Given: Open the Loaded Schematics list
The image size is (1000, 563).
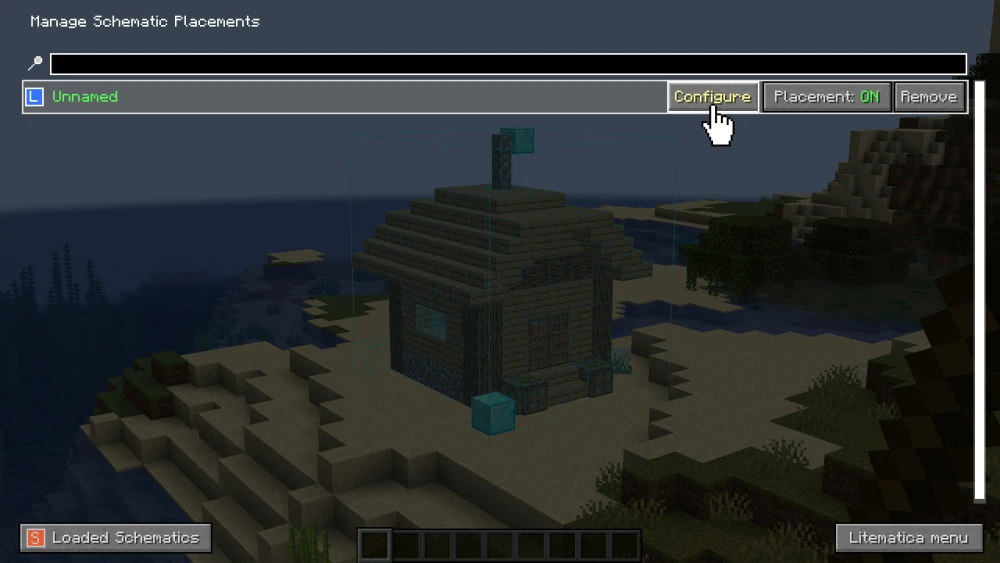Looking at the screenshot, I should pos(116,538).
